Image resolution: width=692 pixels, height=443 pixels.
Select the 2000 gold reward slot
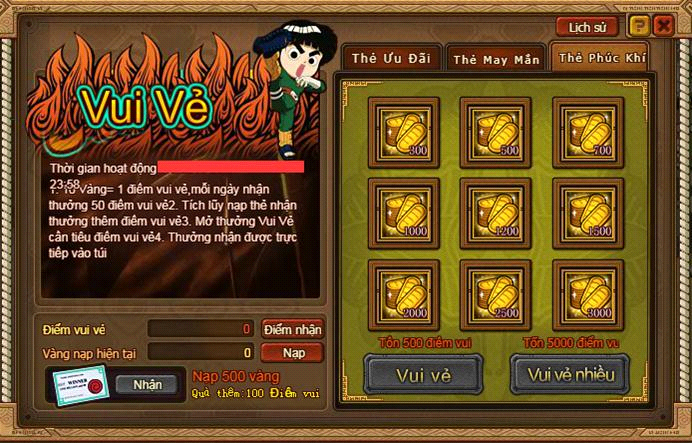coord(397,290)
